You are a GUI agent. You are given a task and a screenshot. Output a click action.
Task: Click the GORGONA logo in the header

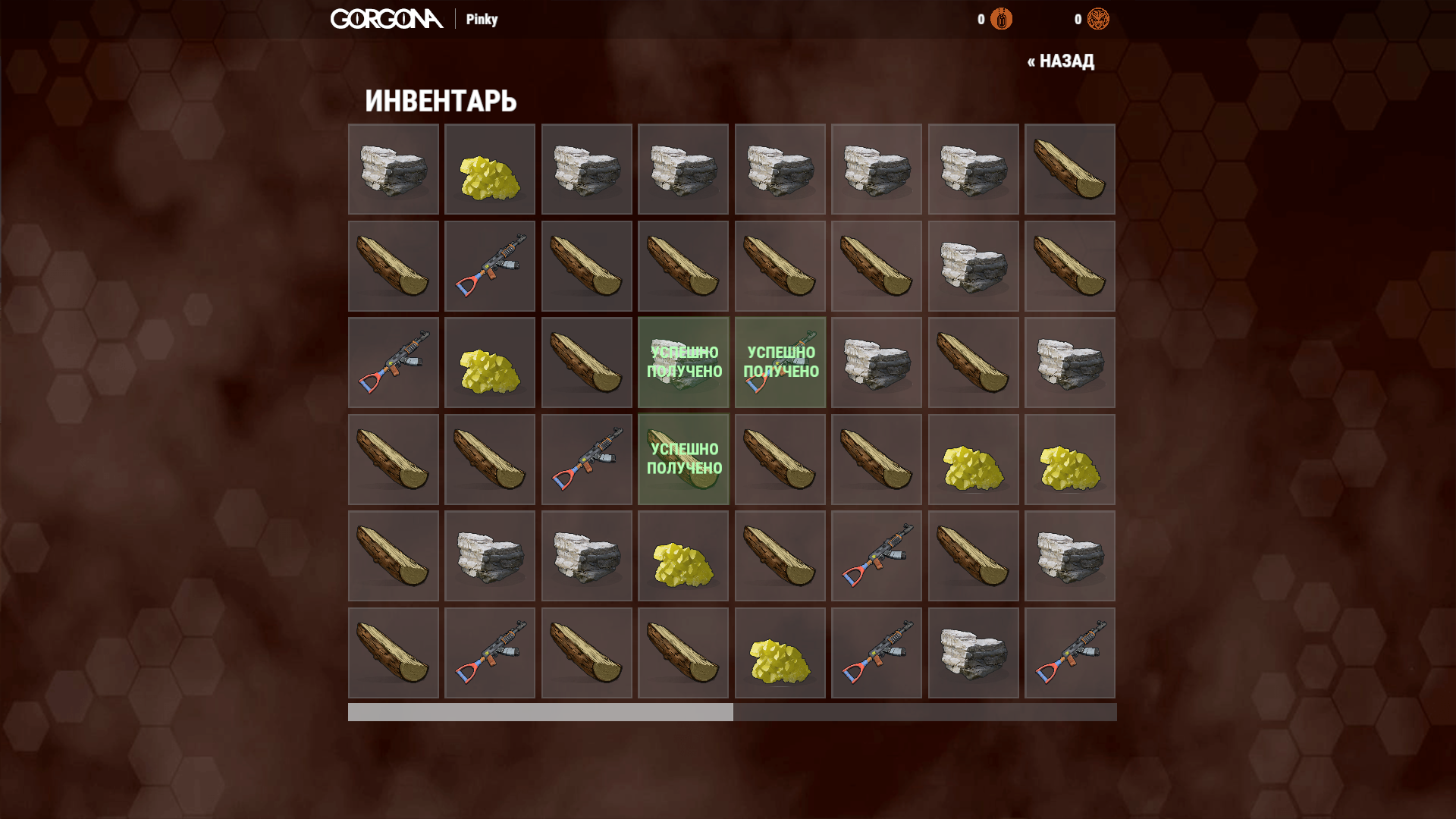387,19
